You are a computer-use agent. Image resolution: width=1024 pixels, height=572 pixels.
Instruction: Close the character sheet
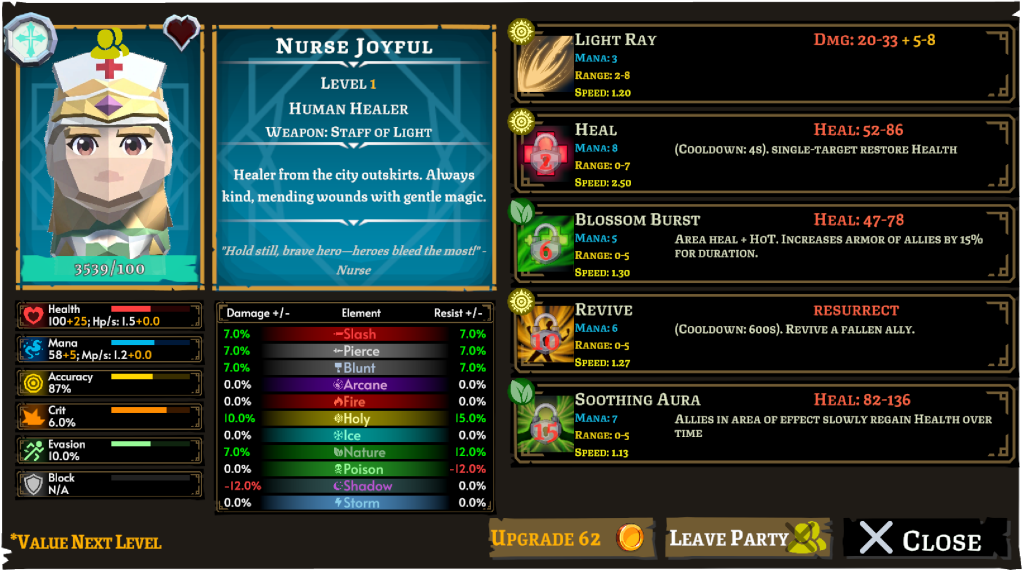pyautogui.click(x=924, y=540)
